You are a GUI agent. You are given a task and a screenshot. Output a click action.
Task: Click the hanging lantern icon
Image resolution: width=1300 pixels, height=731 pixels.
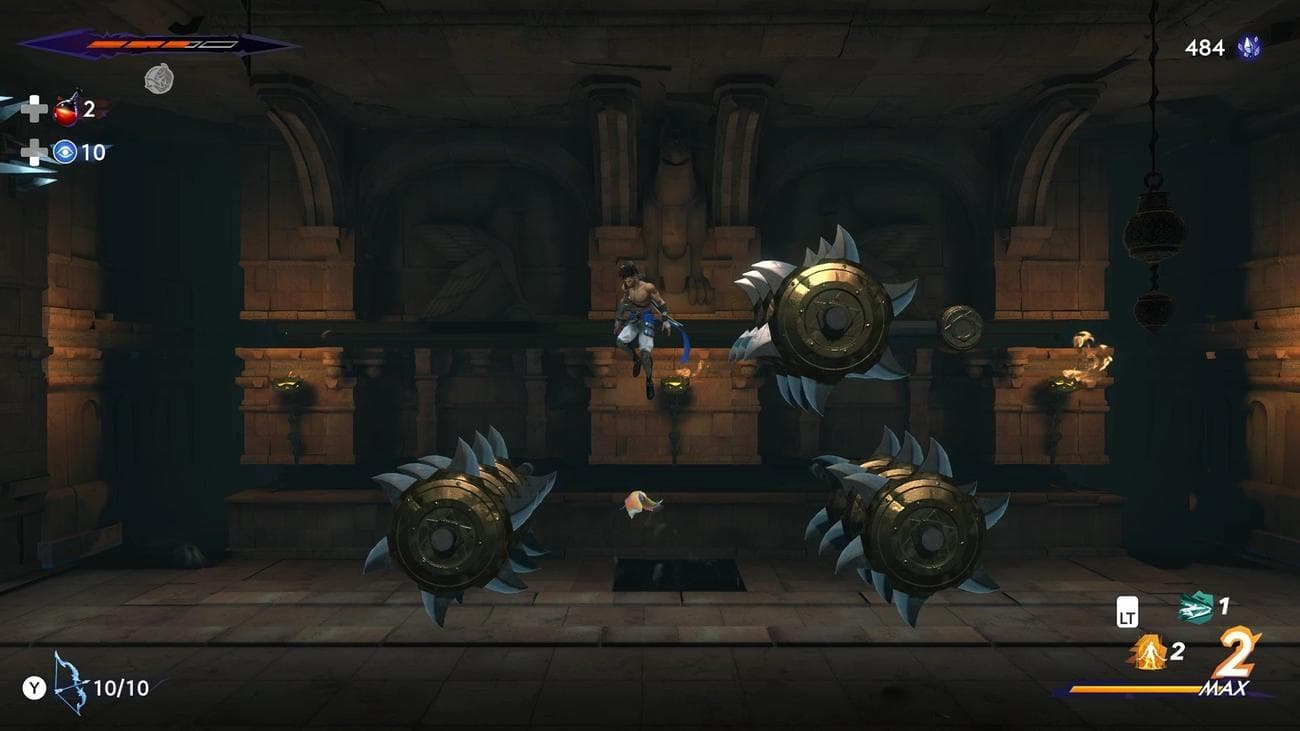tap(1152, 225)
